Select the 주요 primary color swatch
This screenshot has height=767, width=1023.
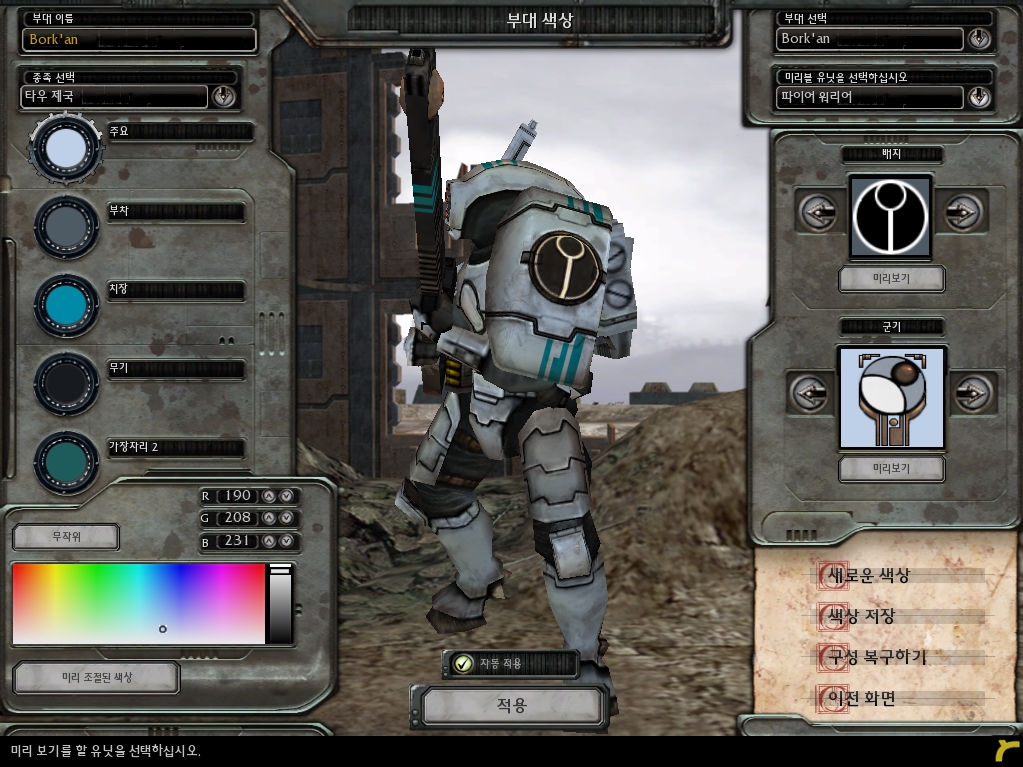66,148
